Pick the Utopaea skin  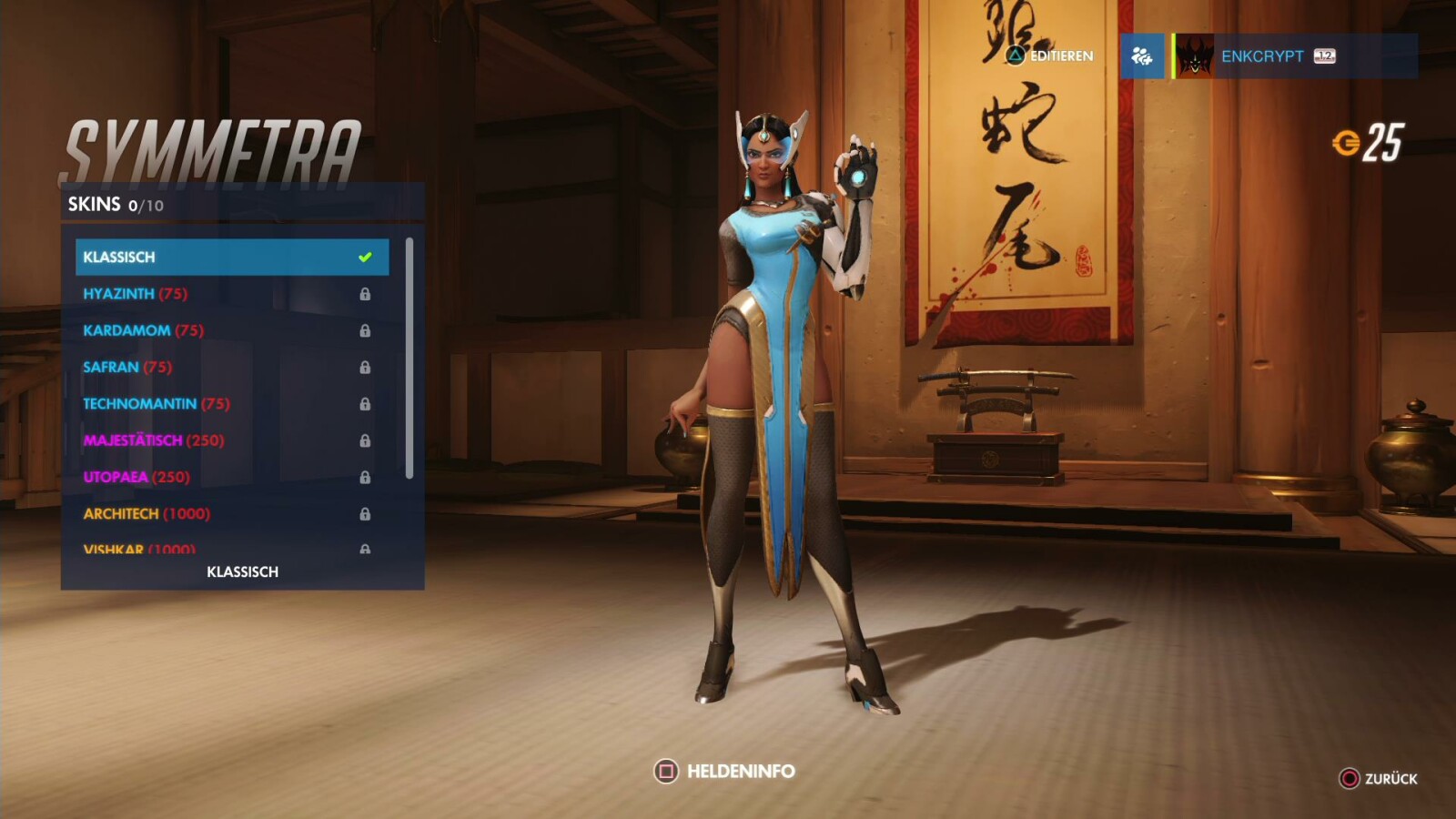click(231, 477)
